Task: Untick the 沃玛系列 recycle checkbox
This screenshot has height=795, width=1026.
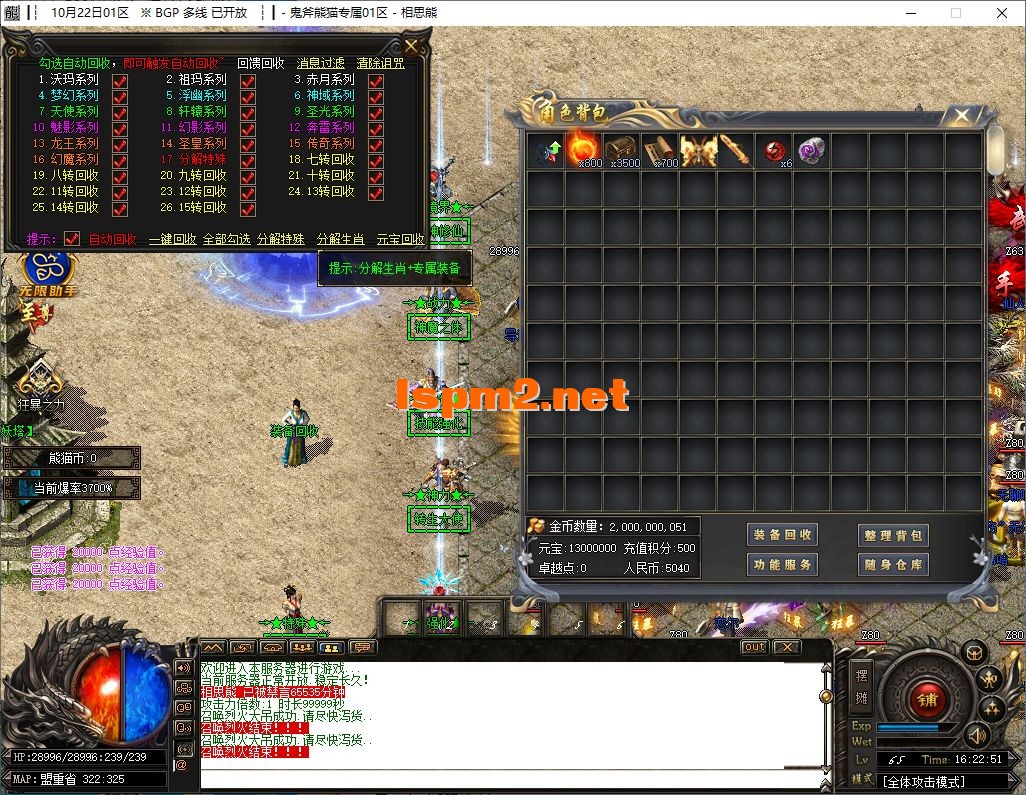Action: (x=120, y=80)
